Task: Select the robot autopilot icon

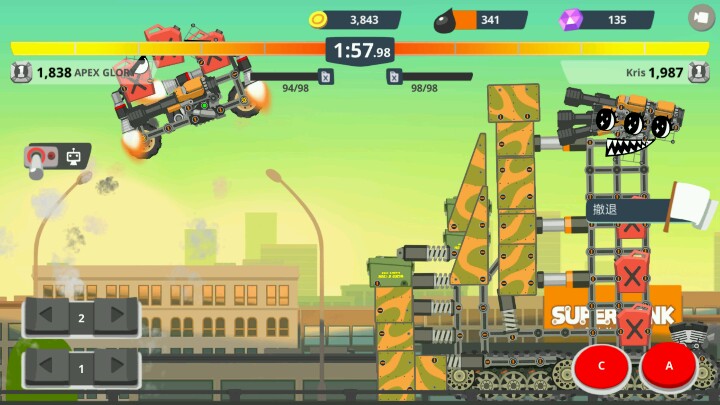Action: [73, 156]
